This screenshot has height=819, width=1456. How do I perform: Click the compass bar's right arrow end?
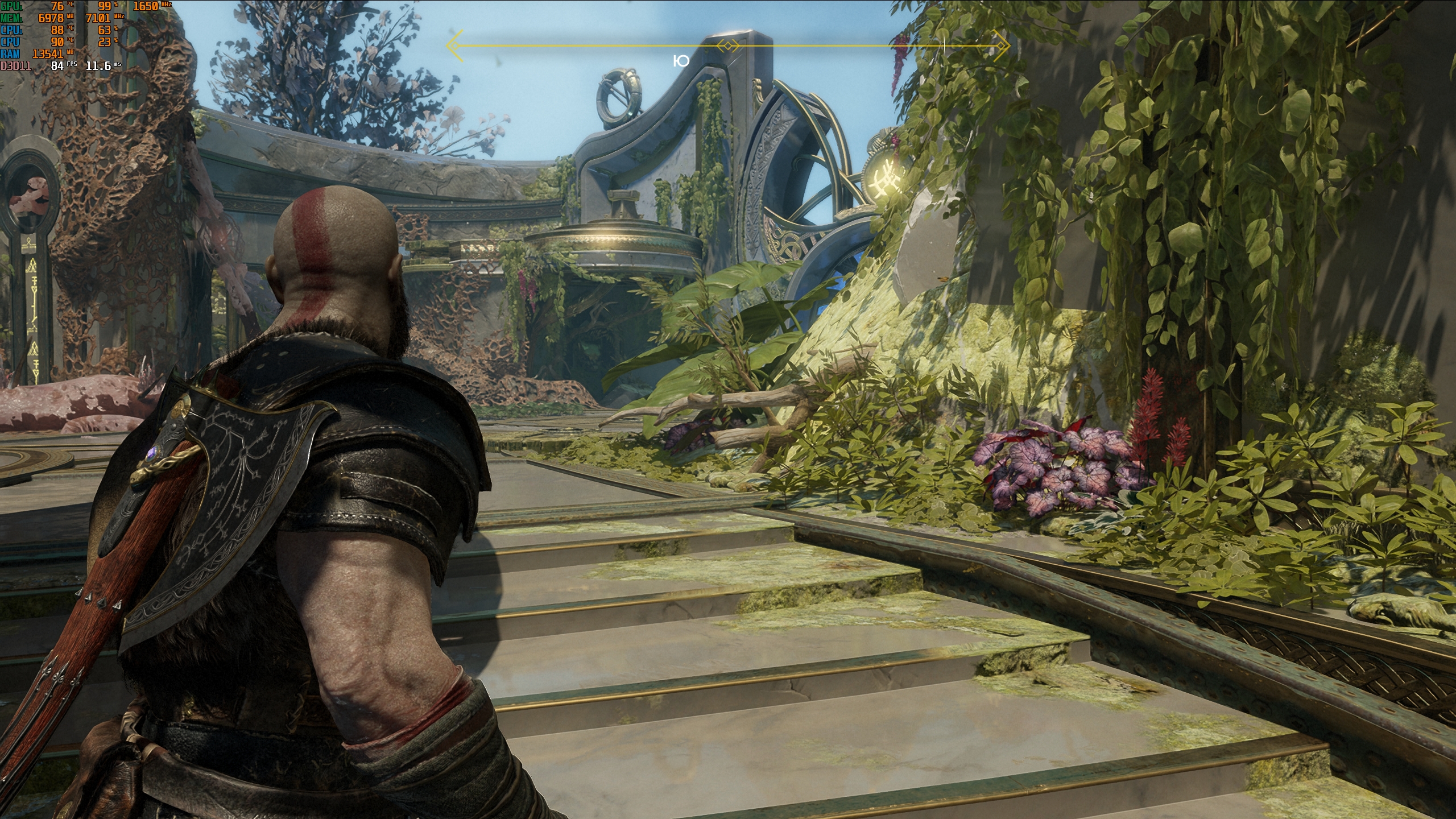point(1004,45)
